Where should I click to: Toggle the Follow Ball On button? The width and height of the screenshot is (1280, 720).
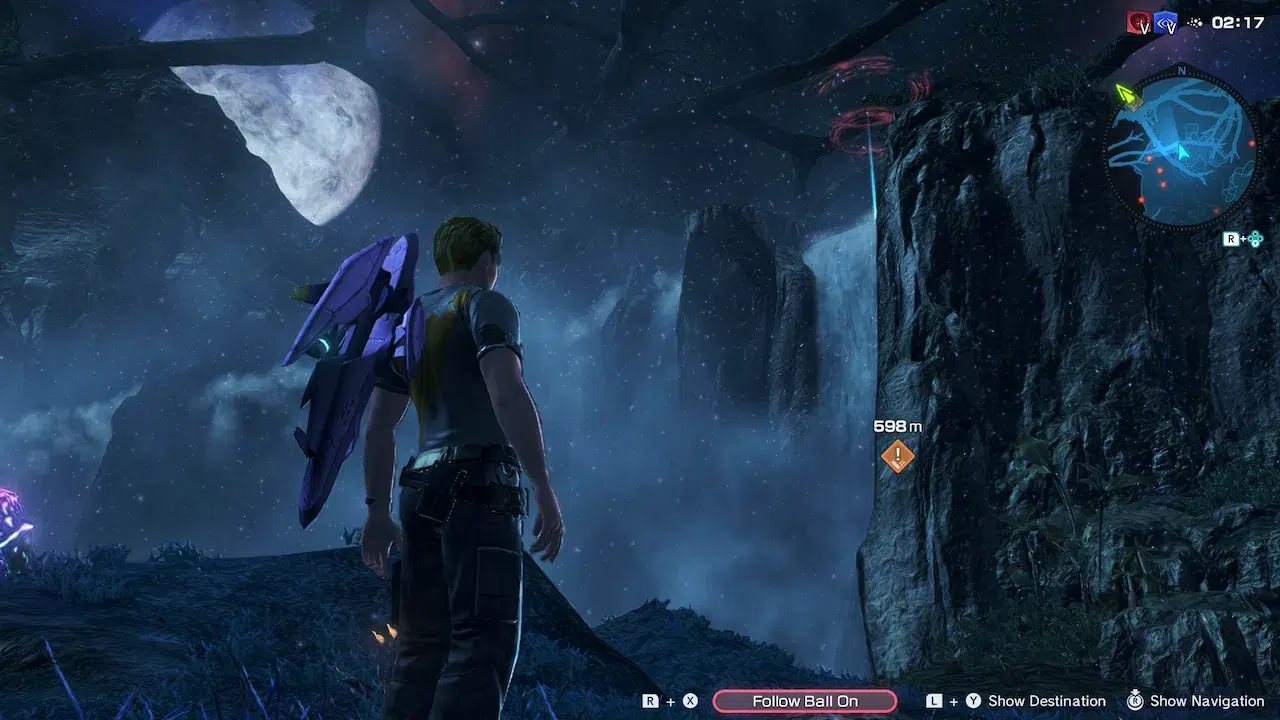(x=804, y=701)
